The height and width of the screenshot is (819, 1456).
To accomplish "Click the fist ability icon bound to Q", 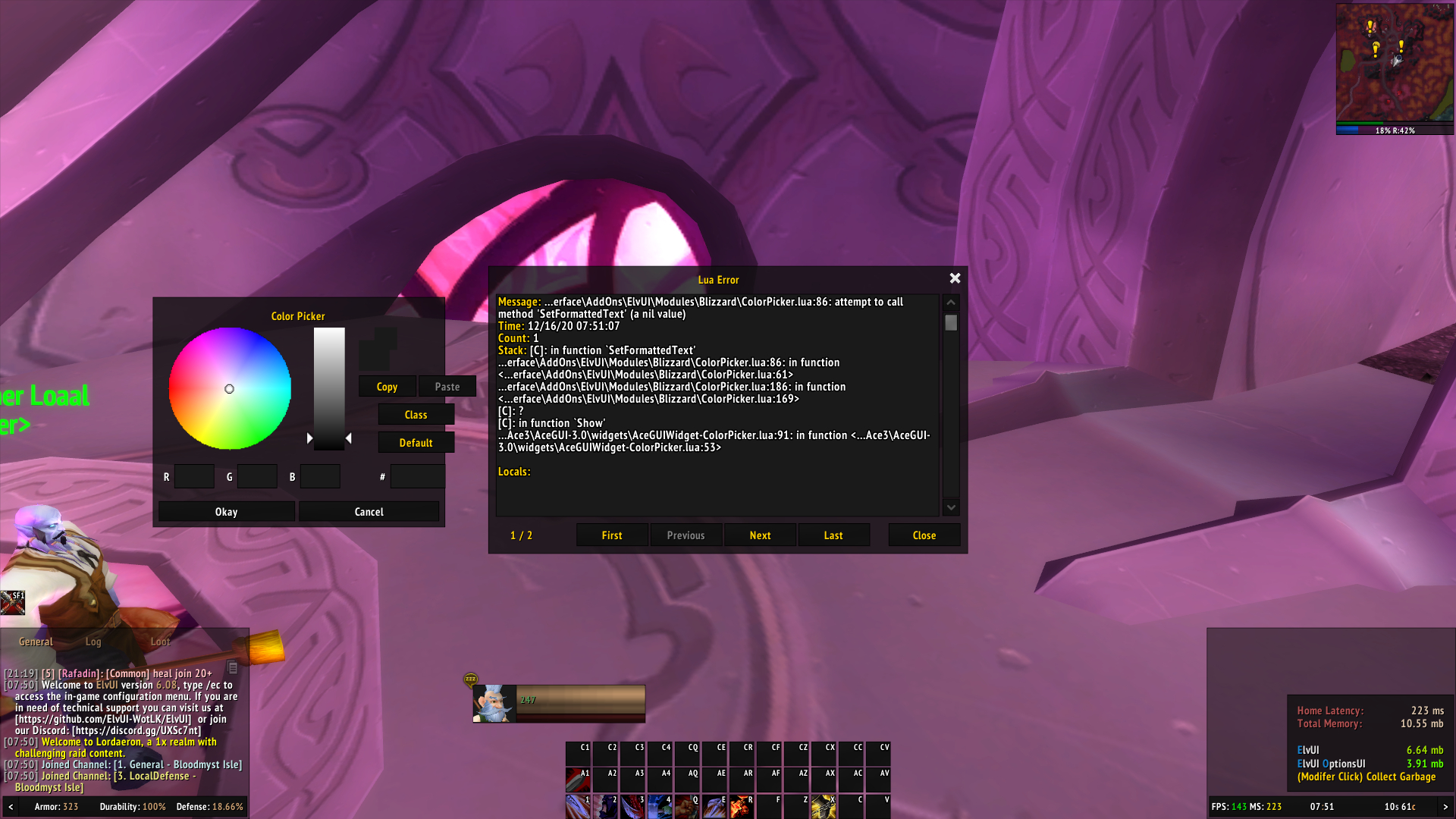I will pos(688,808).
